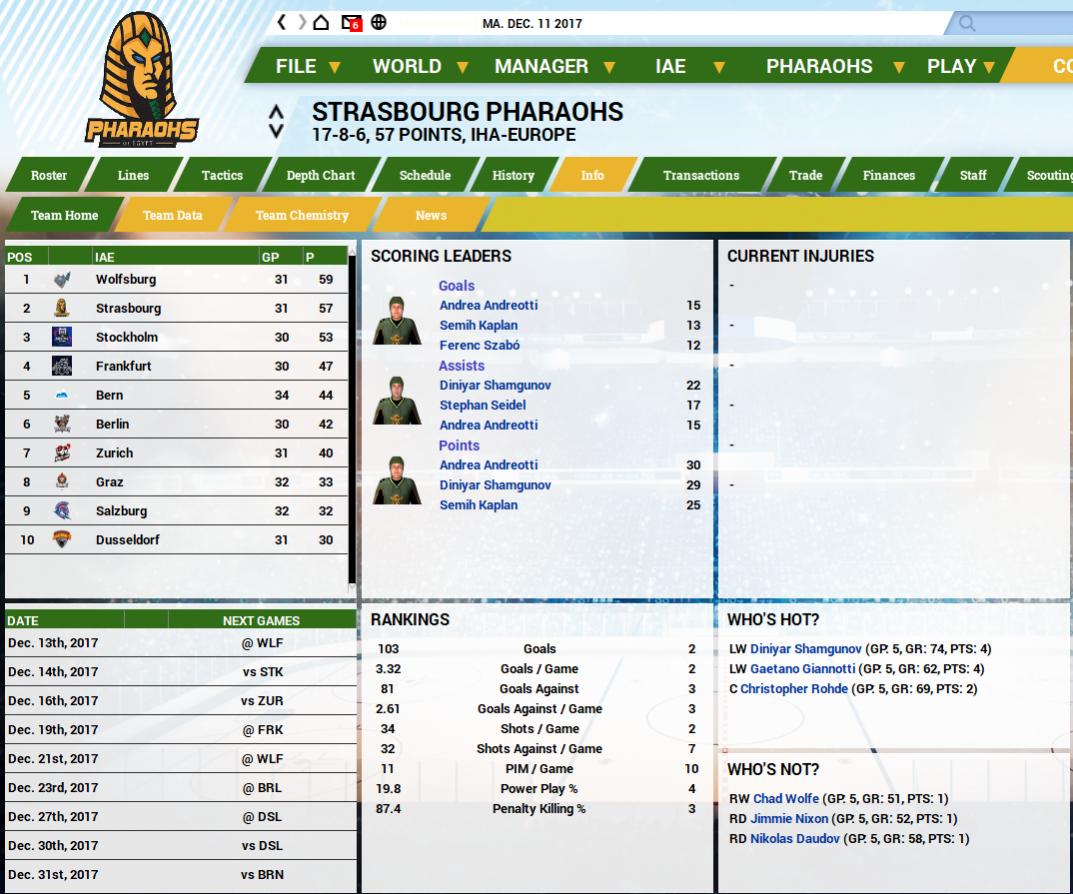Select Wolfsburg in the standings table
Image resolution: width=1073 pixels, height=894 pixels.
click(126, 279)
